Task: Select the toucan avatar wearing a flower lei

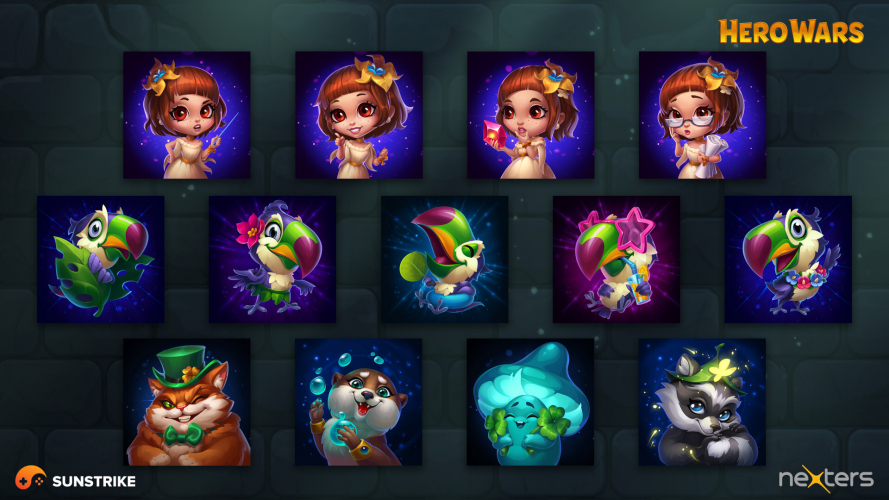Action: pos(789,259)
